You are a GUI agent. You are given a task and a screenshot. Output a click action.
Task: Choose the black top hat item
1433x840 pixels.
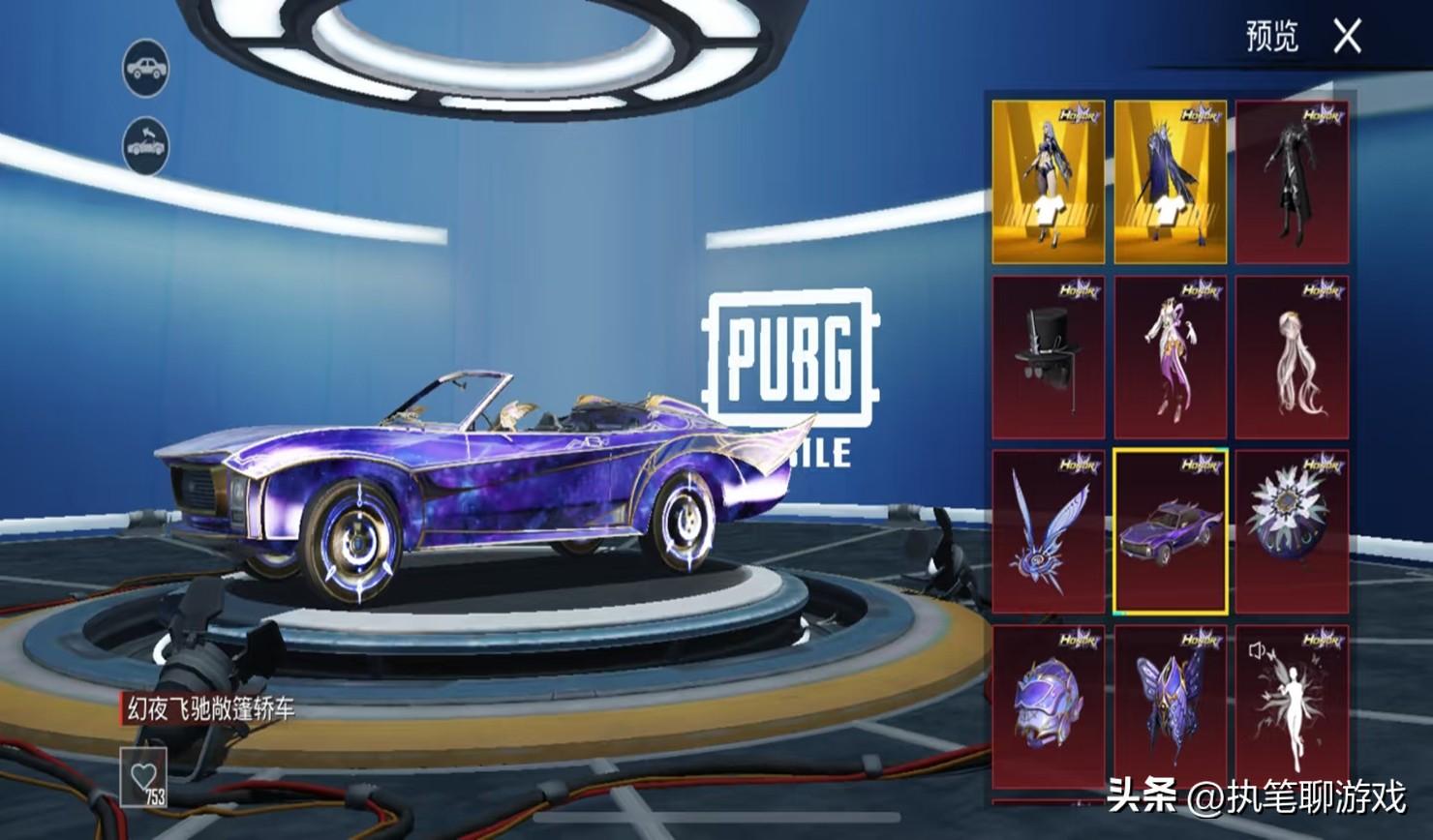(x=1048, y=357)
